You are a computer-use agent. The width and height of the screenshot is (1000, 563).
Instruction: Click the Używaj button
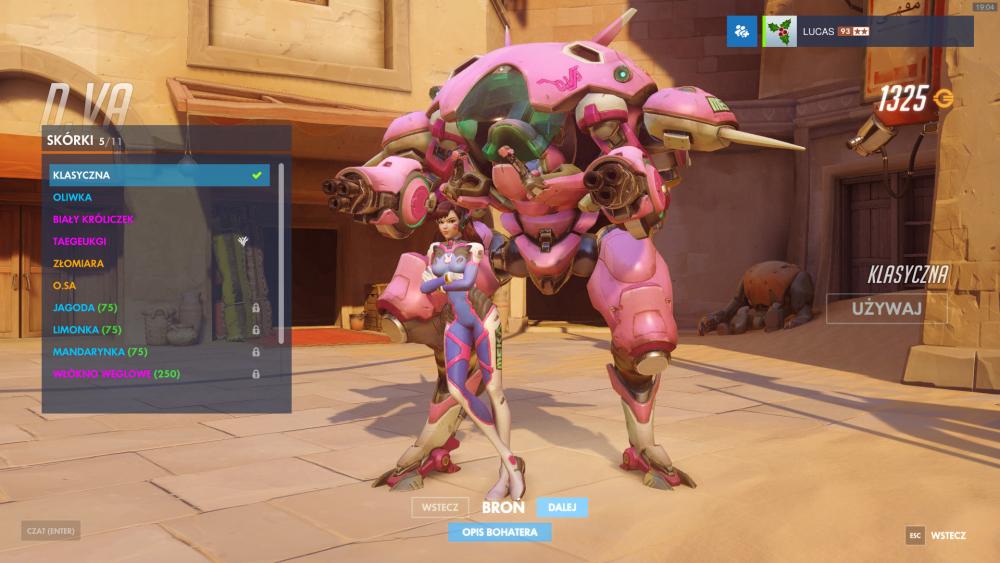(x=886, y=308)
